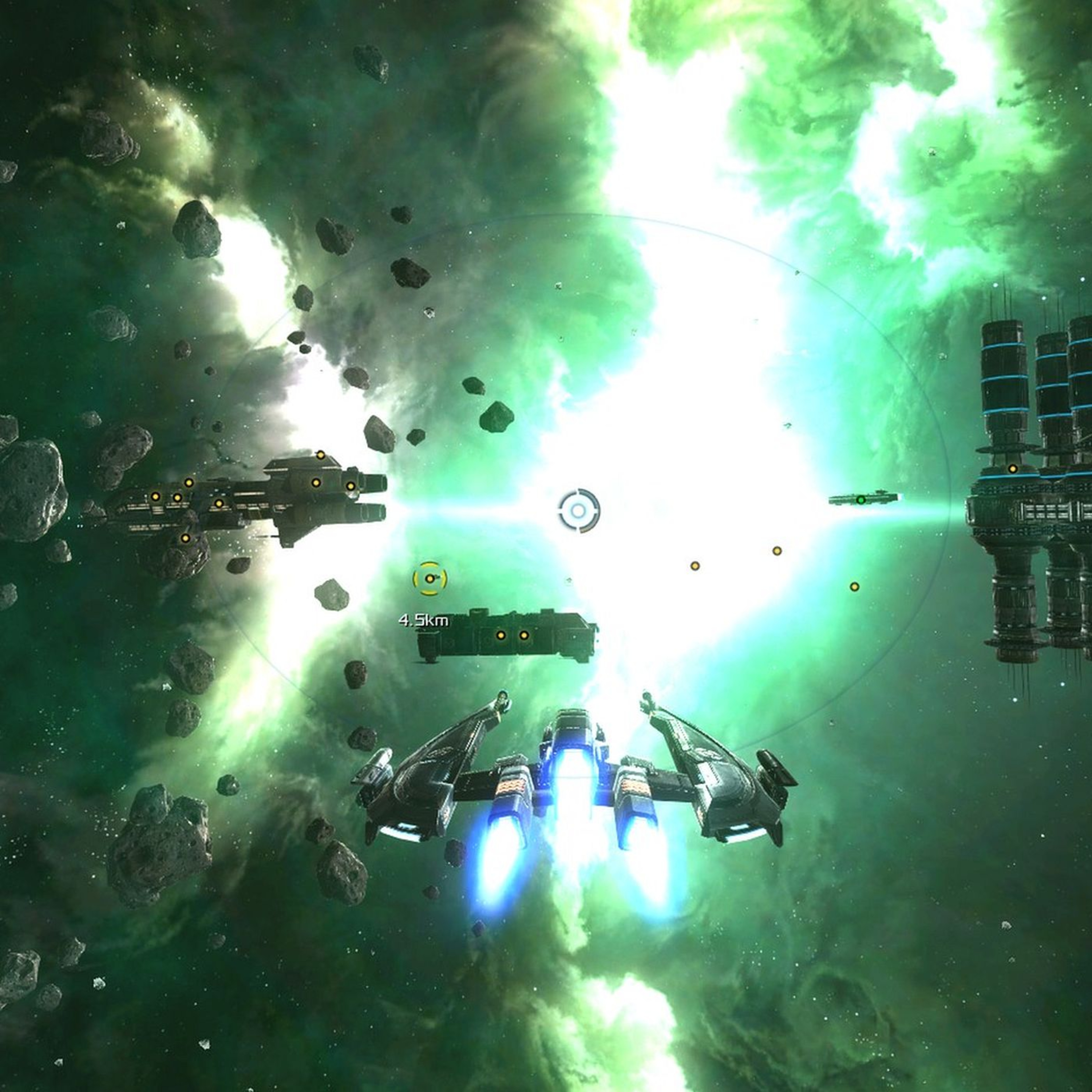Target the yellow marker on the space station
The height and width of the screenshot is (1092, 1092).
pos(1012,468)
